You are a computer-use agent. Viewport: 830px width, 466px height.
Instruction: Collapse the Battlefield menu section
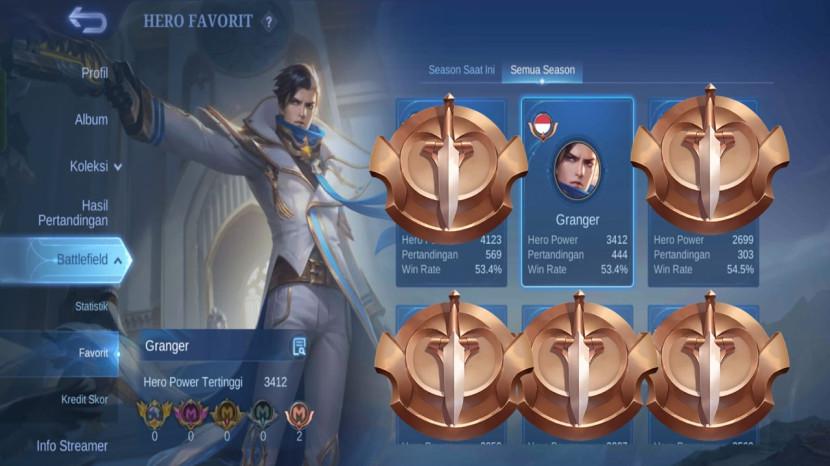click(90, 260)
